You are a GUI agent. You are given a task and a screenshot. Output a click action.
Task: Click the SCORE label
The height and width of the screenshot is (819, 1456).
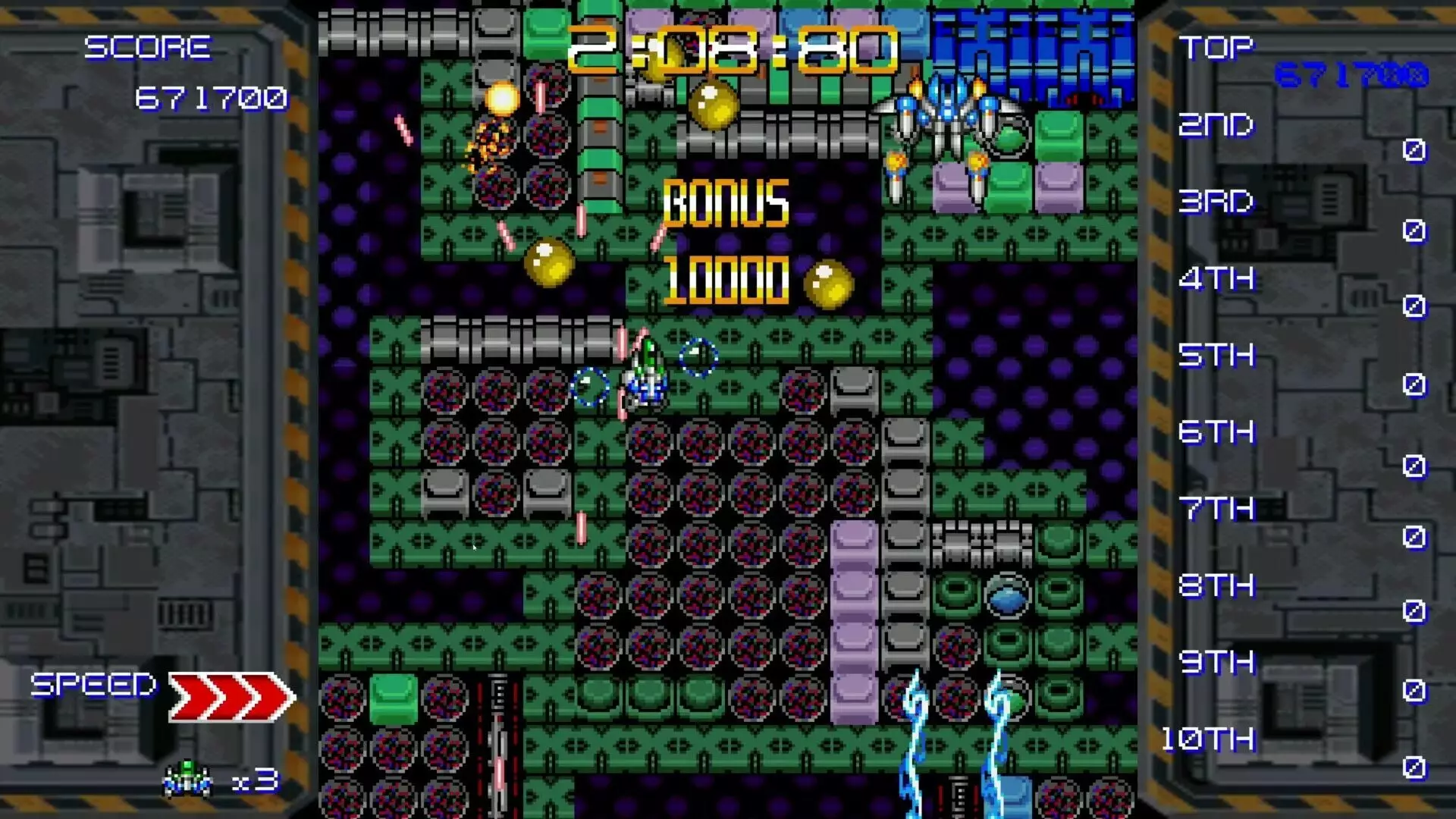(x=149, y=48)
